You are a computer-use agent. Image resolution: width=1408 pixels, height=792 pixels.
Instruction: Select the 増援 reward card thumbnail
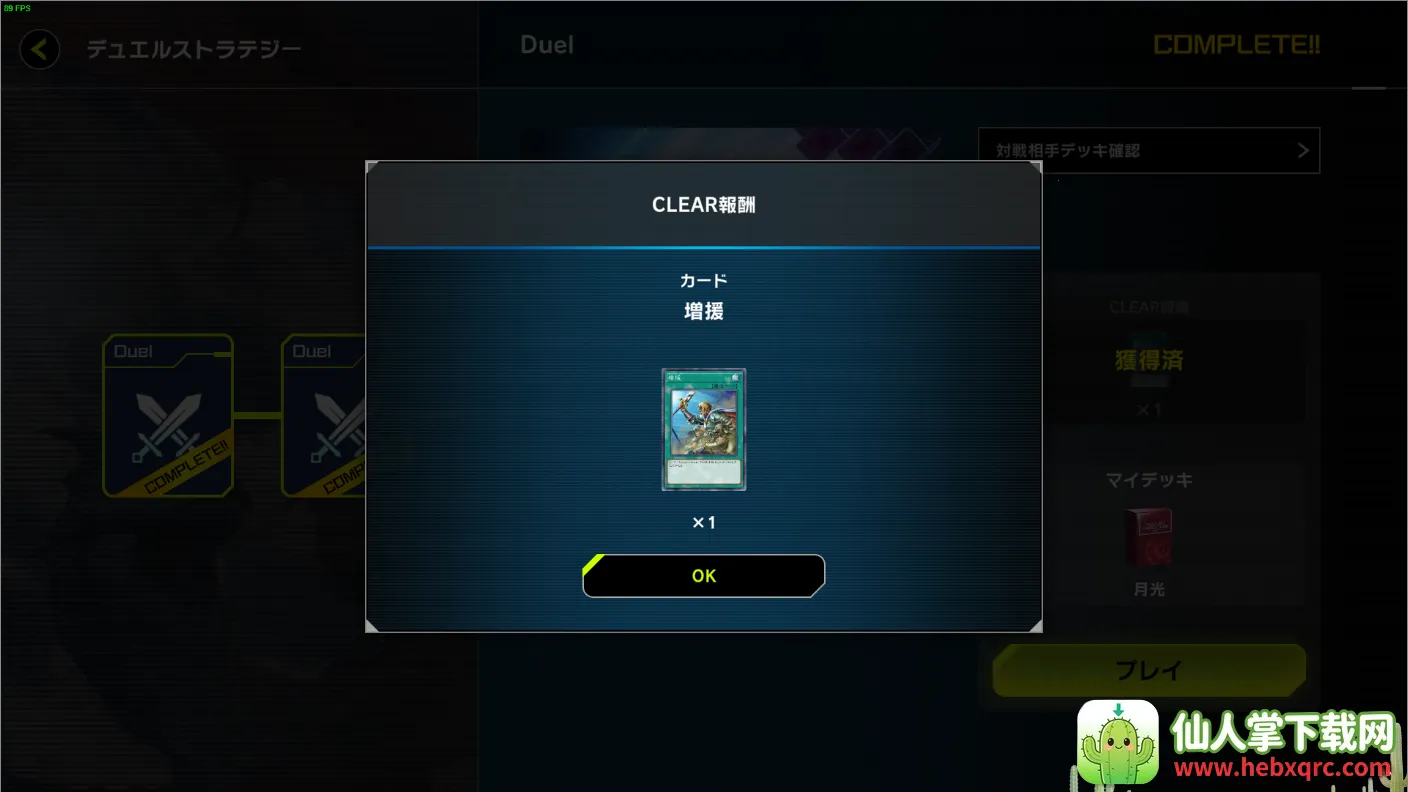(x=703, y=429)
